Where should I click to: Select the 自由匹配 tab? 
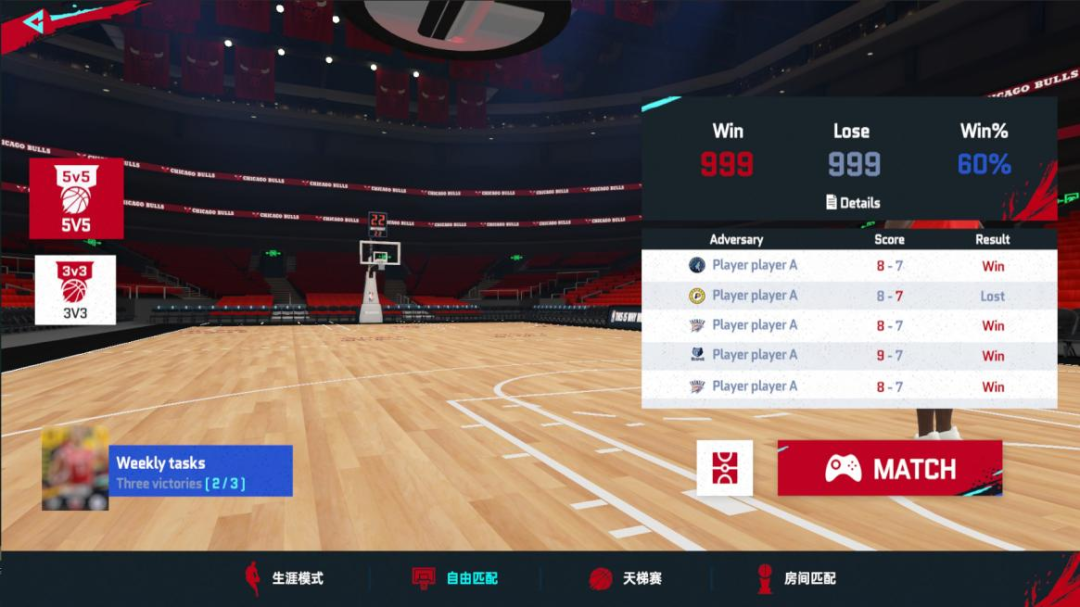(456, 578)
